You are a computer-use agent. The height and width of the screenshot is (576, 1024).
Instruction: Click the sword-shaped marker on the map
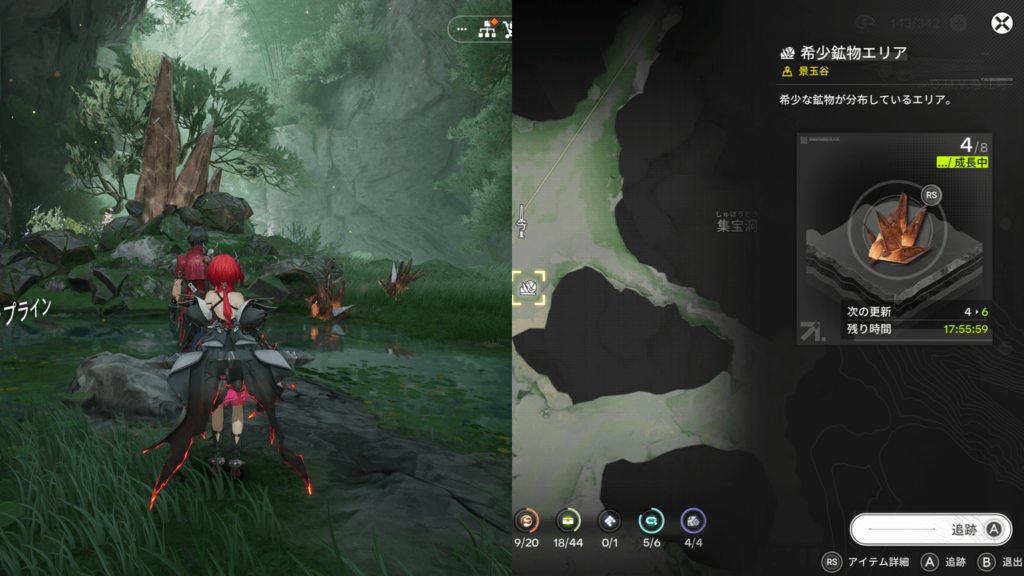(521, 220)
